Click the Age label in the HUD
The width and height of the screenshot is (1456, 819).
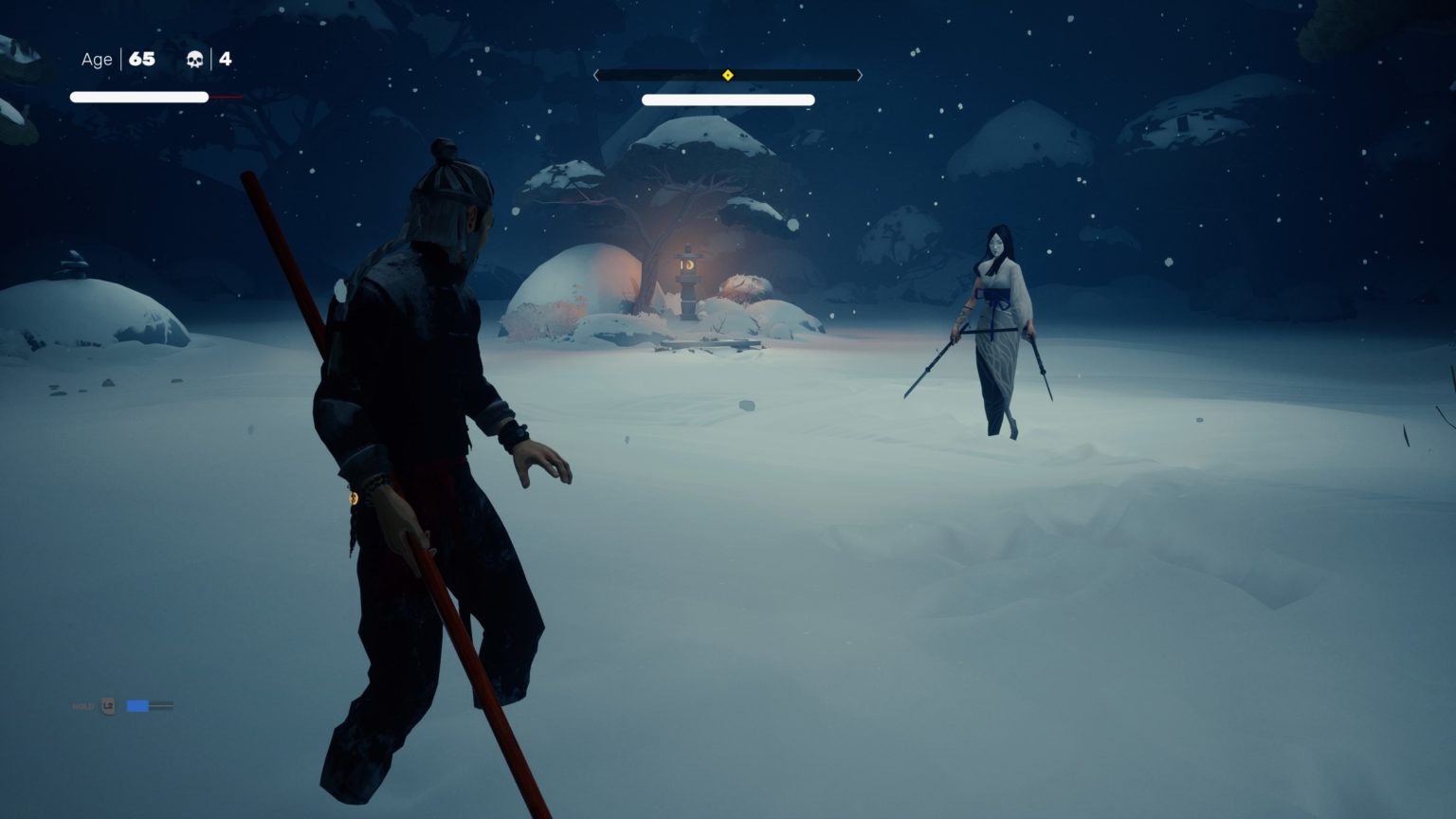click(96, 59)
